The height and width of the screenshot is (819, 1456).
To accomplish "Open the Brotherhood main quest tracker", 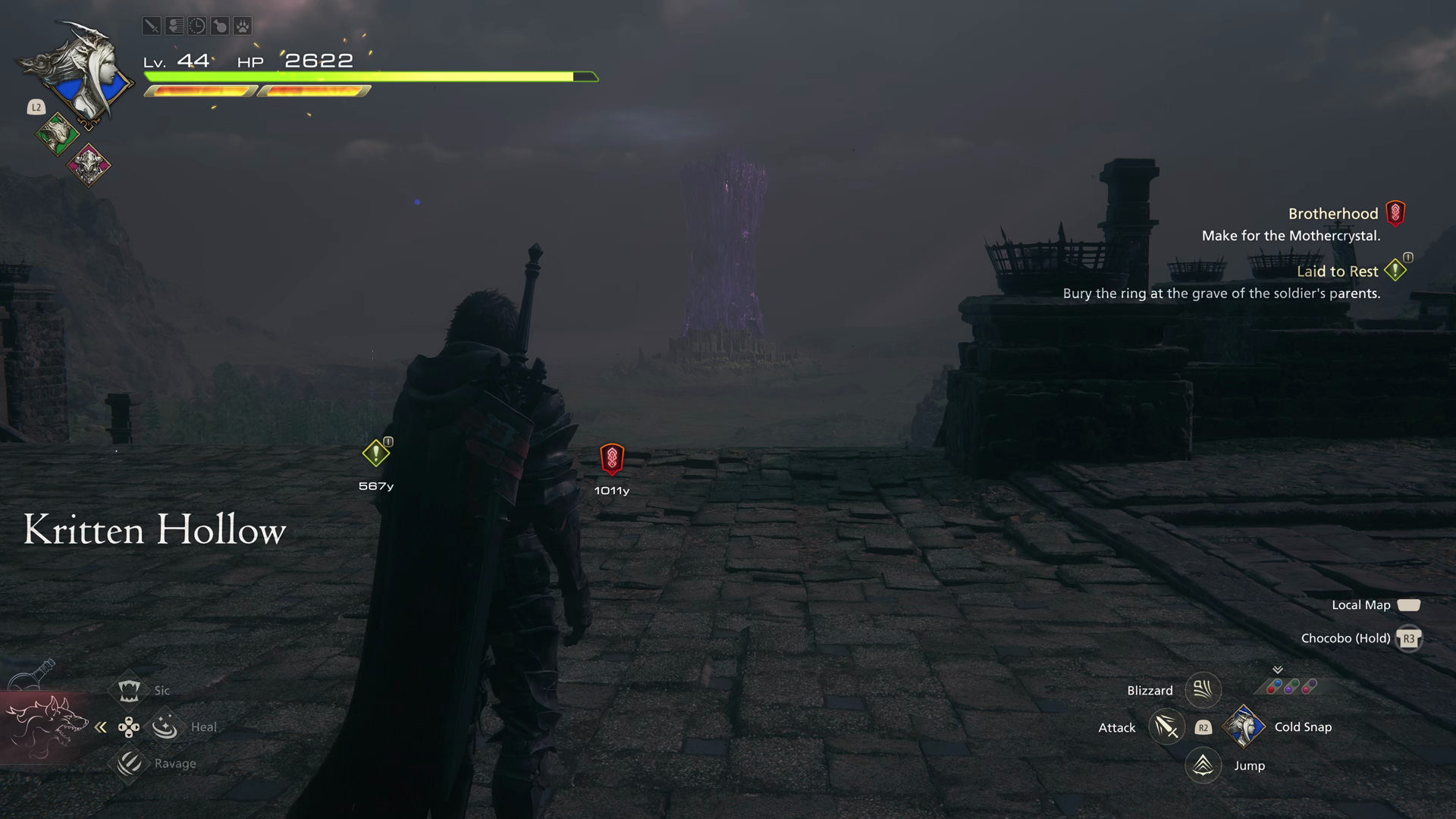I will [1332, 214].
